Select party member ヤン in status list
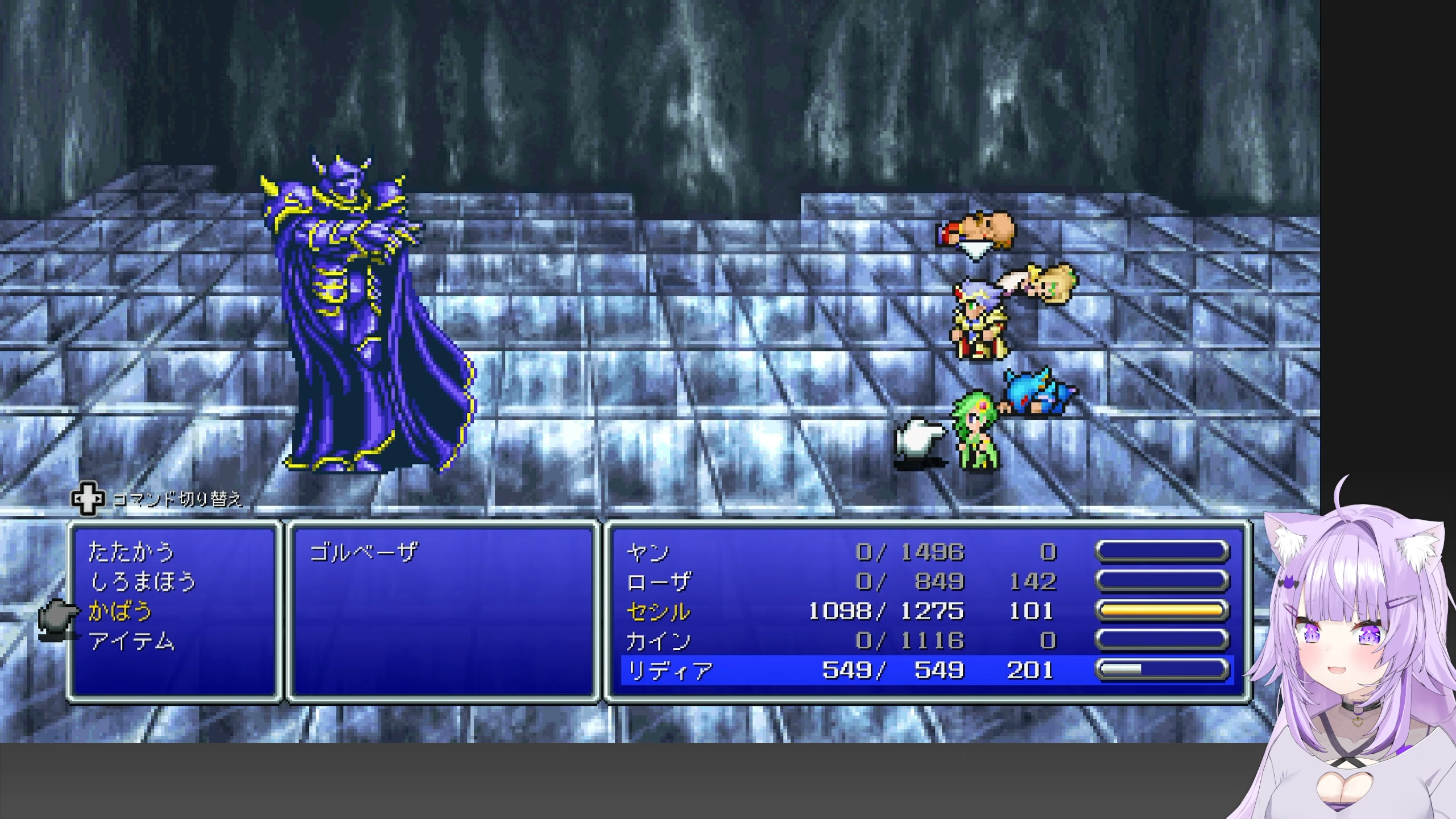Screen dimensions: 1456x819 [x=648, y=552]
